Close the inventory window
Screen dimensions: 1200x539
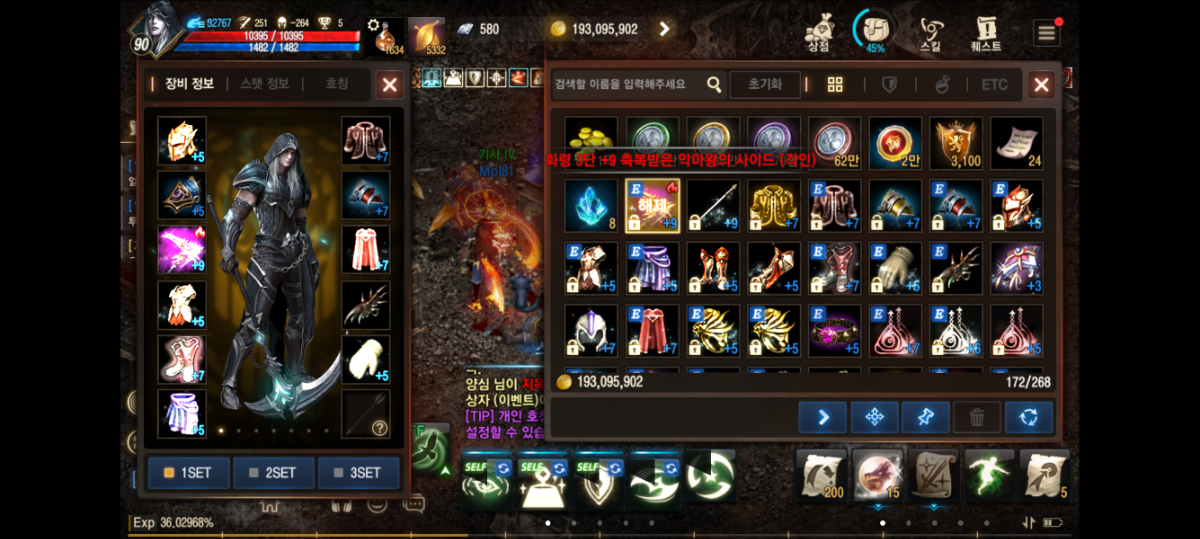coord(1041,85)
